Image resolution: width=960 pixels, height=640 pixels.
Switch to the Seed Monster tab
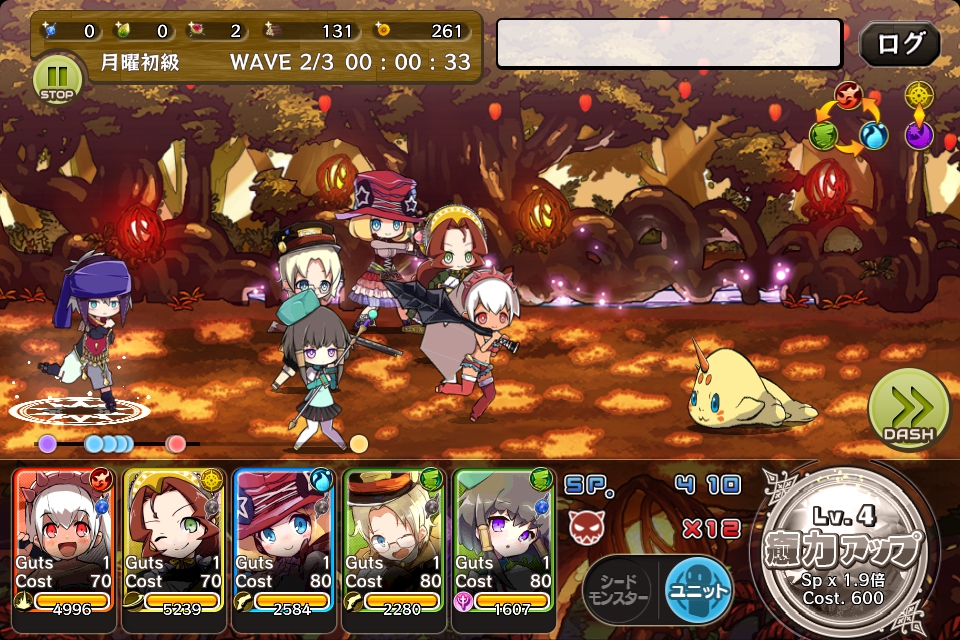[x=616, y=590]
